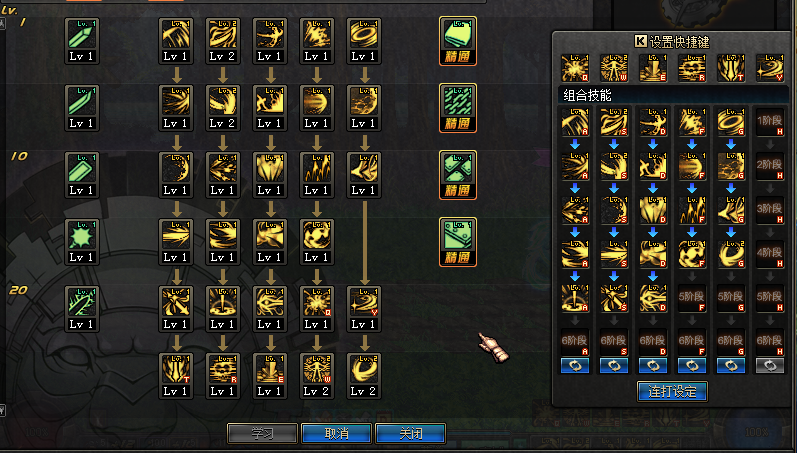
Task: Select the first-stage combo skill in column G
Action: [730, 120]
